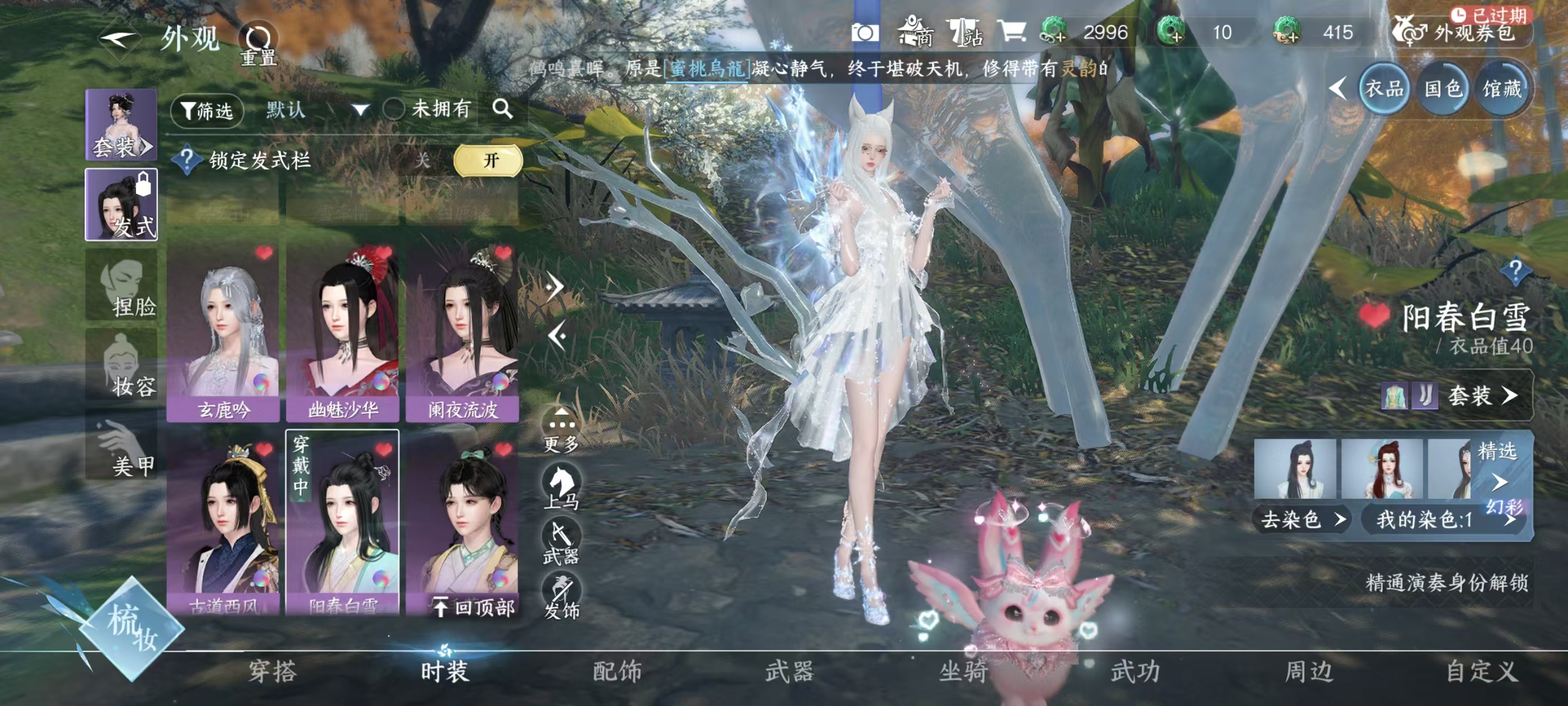Image resolution: width=1568 pixels, height=706 pixels.
Task: Go back using the top-left arrow
Action: tap(119, 40)
